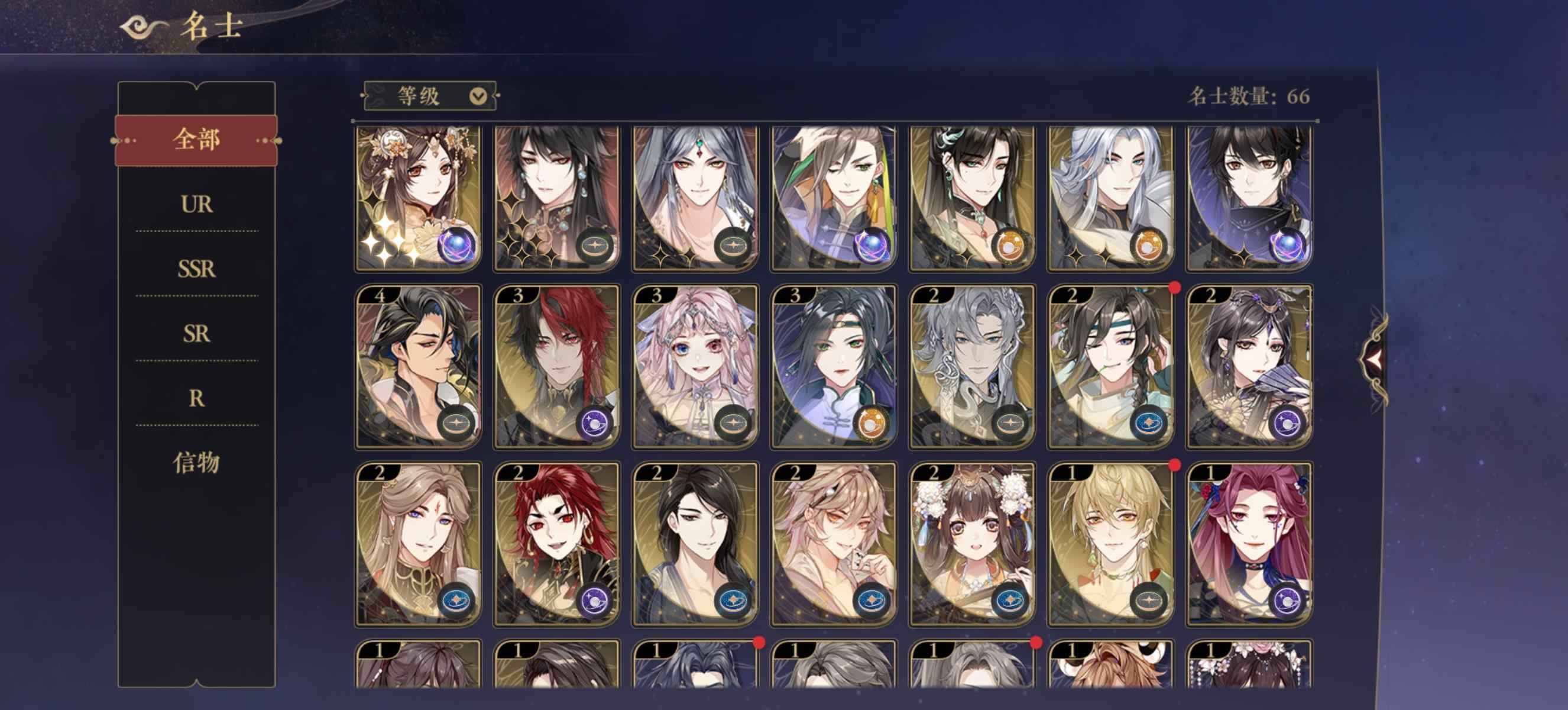The height and width of the screenshot is (710, 1568).
Task: Show the SSR rarity tab
Action: 196,269
